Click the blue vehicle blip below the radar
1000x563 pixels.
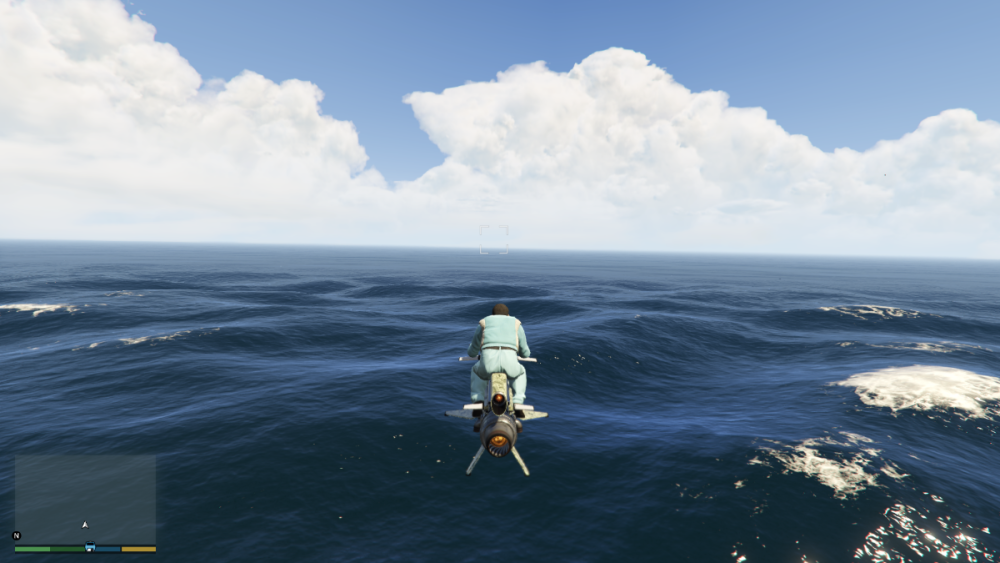click(x=90, y=548)
